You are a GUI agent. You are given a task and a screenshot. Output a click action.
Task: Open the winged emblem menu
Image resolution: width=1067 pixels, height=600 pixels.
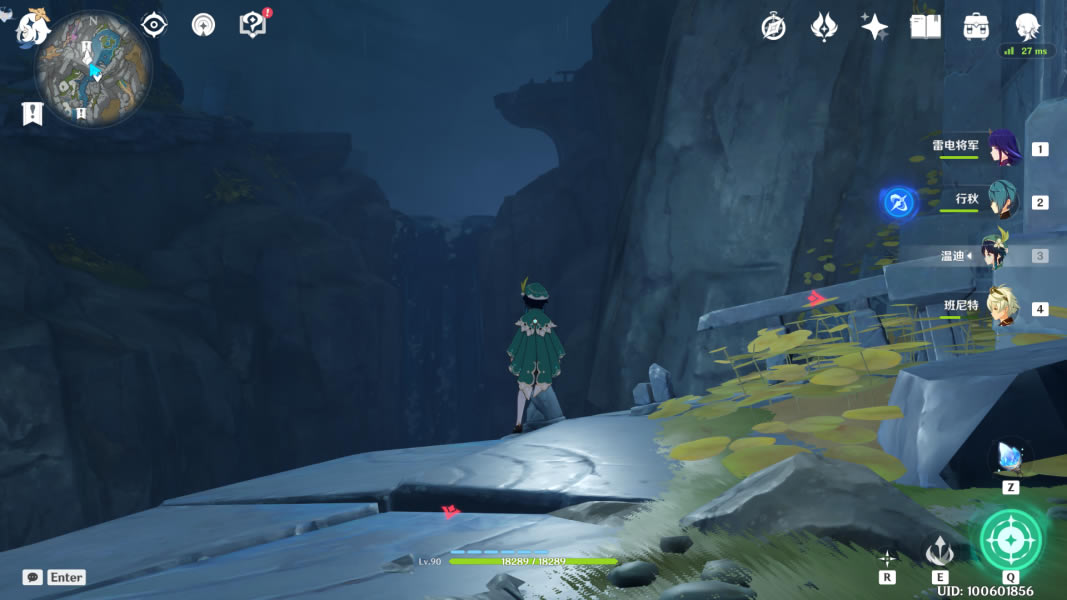tap(824, 27)
